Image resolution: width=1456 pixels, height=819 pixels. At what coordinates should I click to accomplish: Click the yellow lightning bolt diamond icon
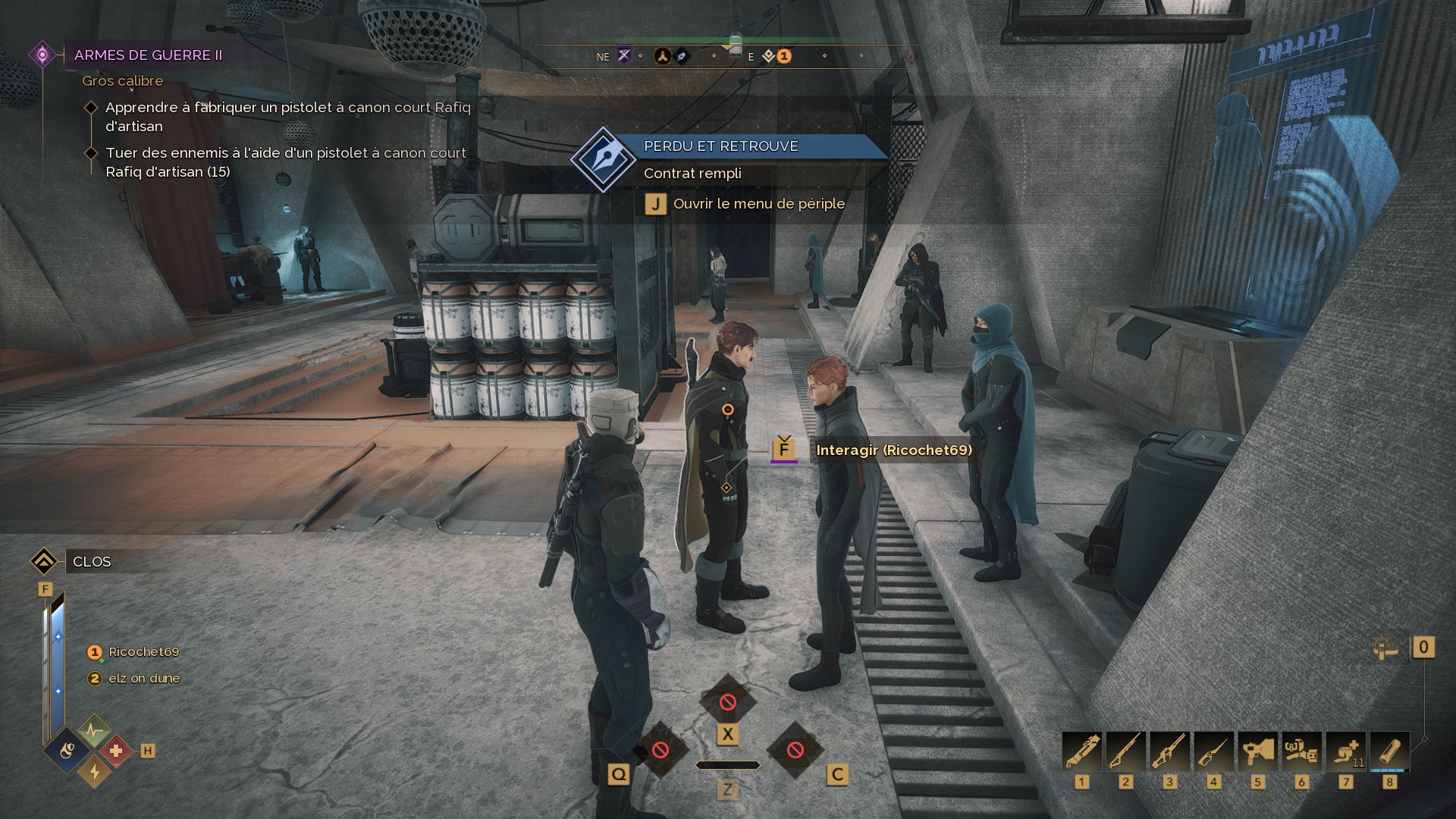pyautogui.click(x=95, y=771)
